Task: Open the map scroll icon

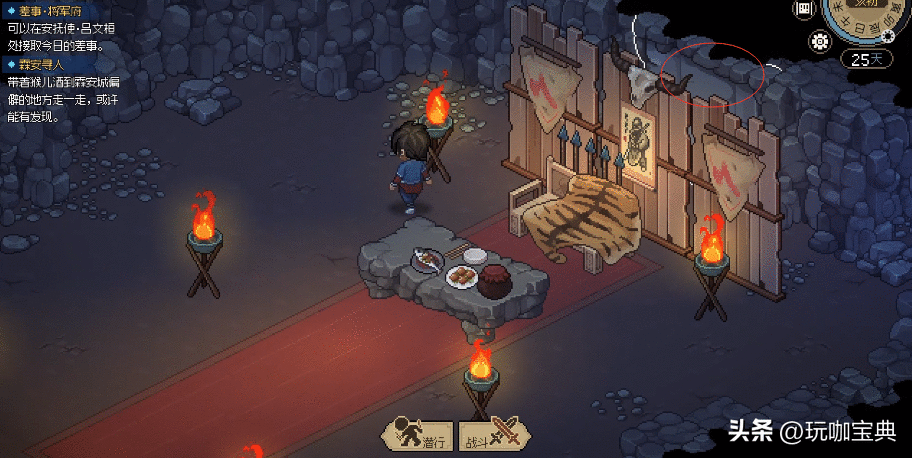Action: [803, 9]
